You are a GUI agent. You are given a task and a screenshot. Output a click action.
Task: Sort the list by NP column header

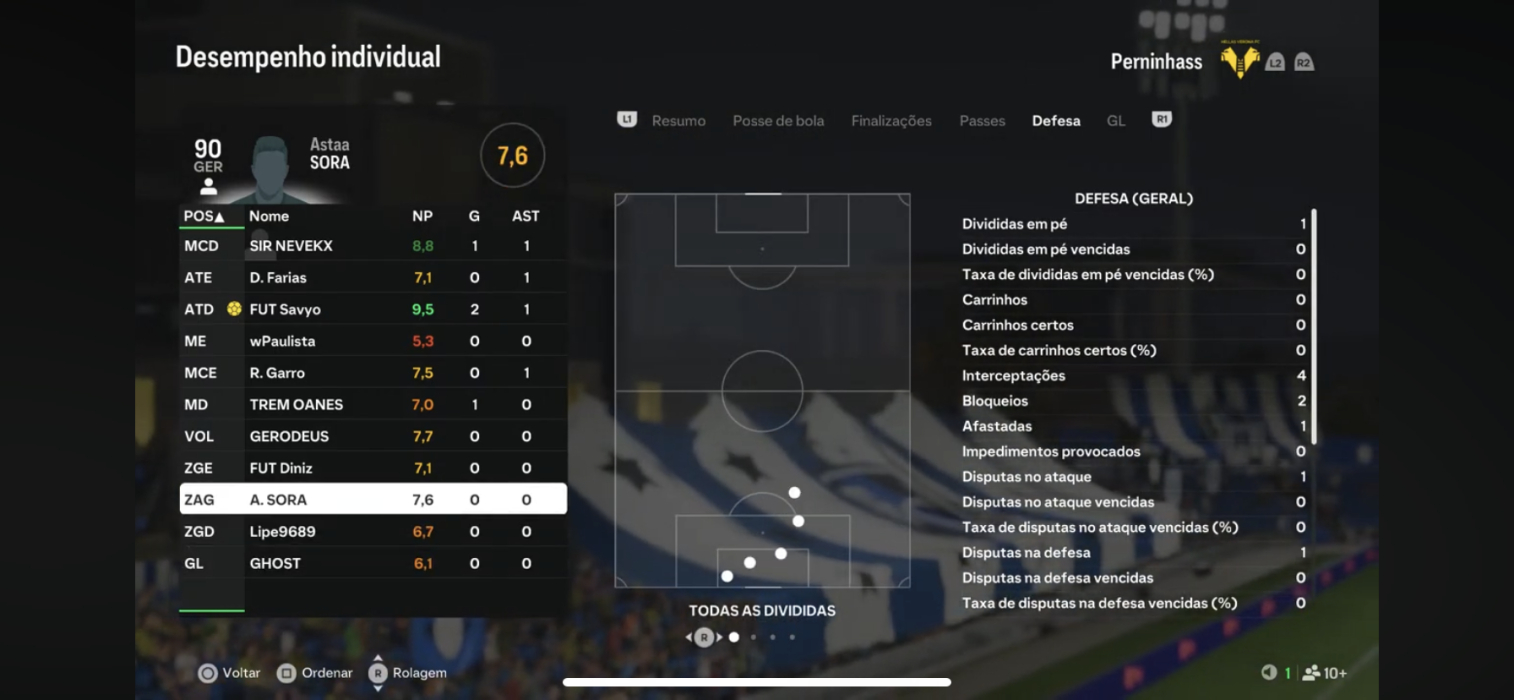(422, 216)
